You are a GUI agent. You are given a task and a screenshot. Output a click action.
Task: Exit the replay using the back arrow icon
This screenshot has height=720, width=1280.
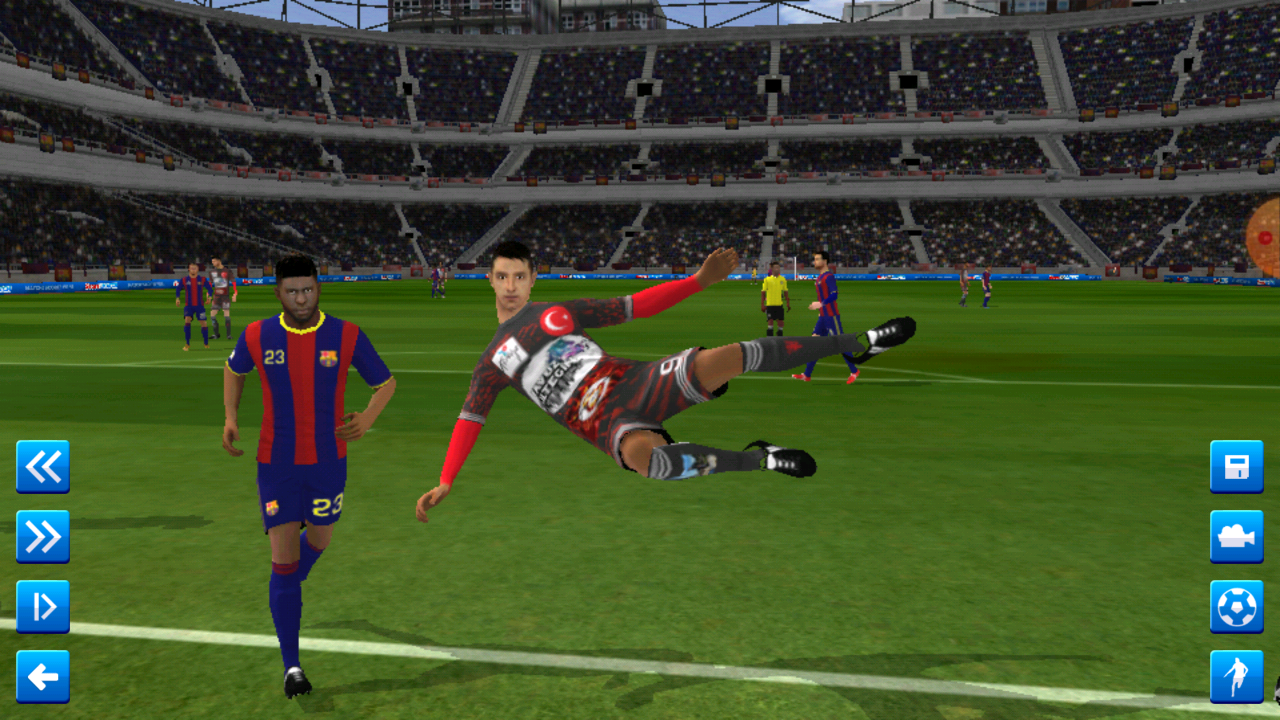(x=42, y=678)
